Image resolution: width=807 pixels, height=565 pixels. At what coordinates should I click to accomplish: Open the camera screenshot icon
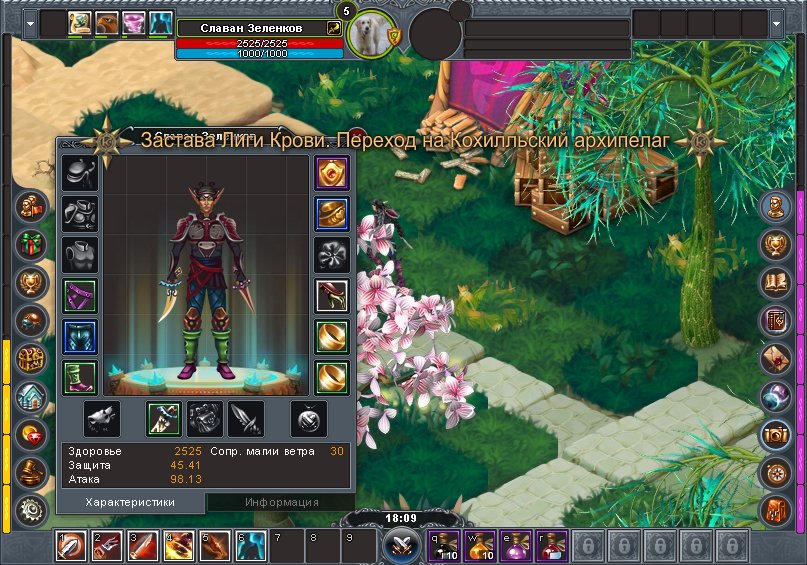[776, 434]
